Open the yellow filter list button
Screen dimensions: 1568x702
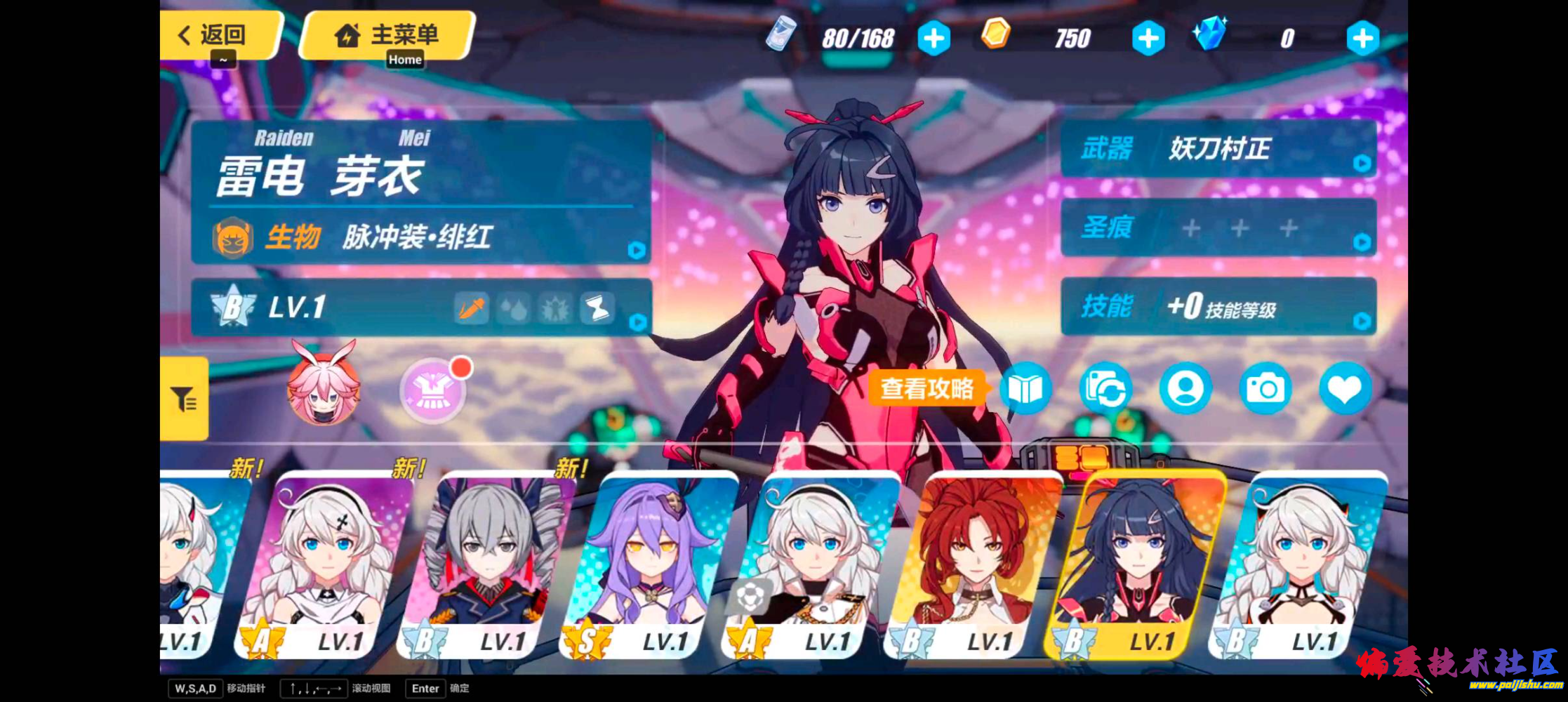pos(185,399)
